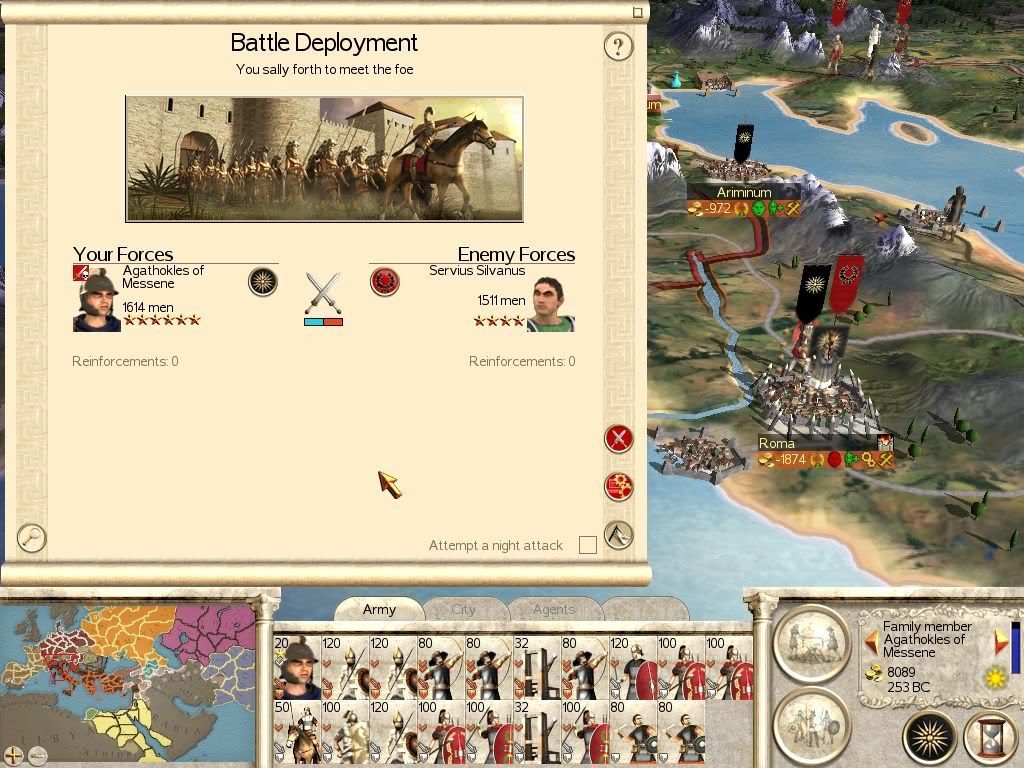1024x768 pixels.
Task: Auto-resolve the battle with the gears button
Action: point(619,487)
